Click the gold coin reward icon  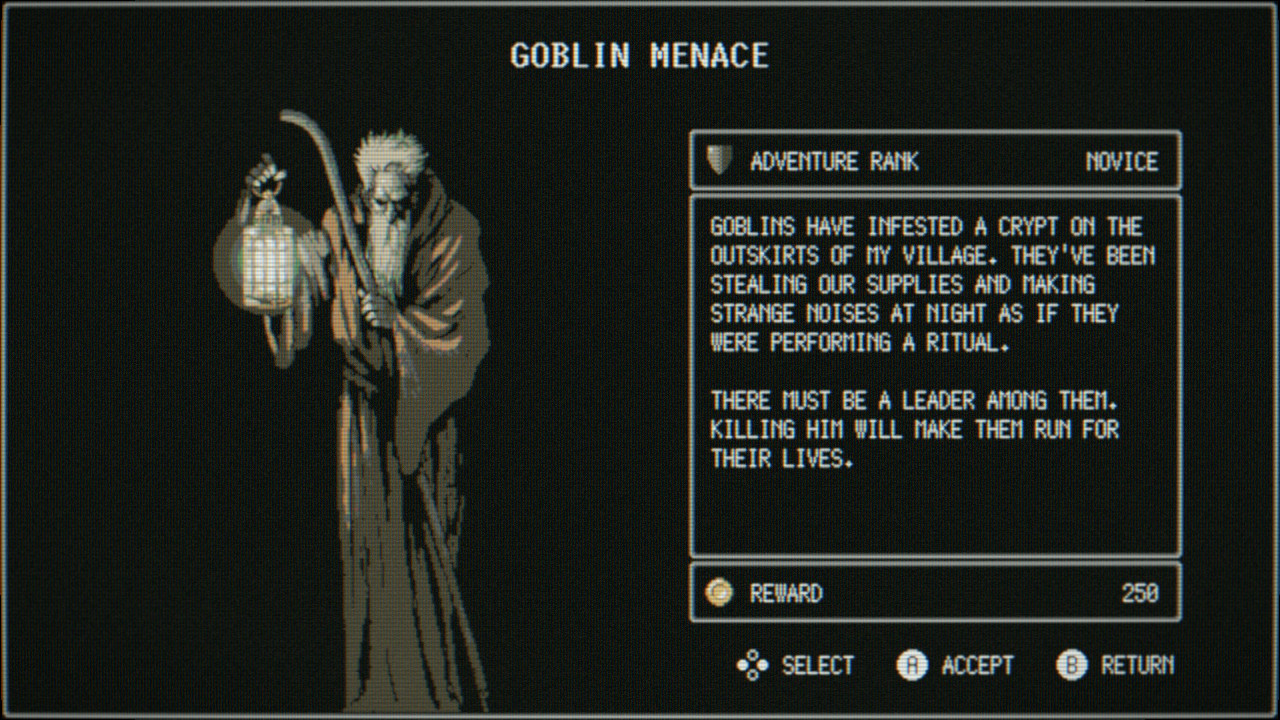point(719,592)
